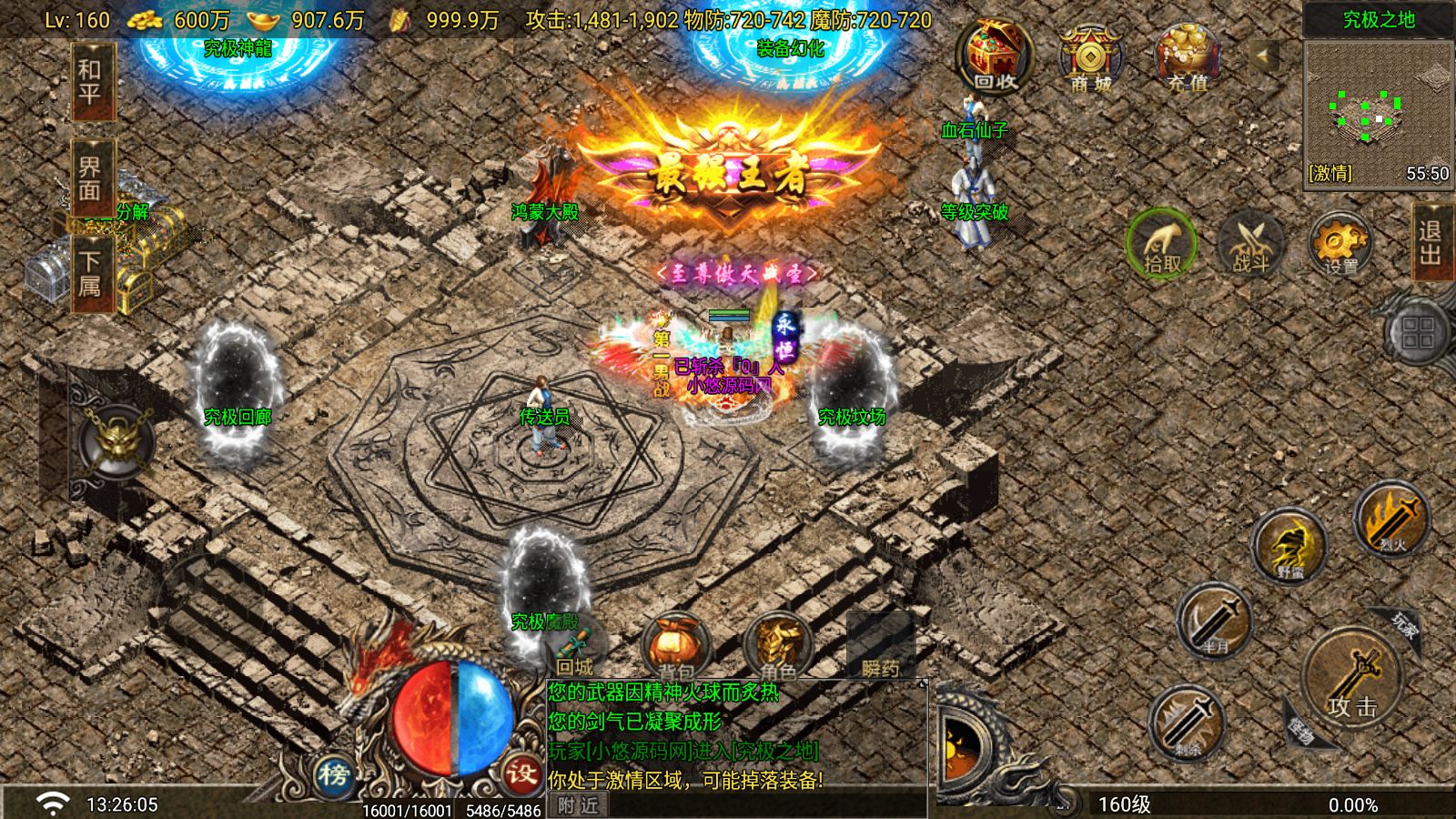The width and height of the screenshot is (1456, 819).
Task: Open the 界面 interface button
Action: pyautogui.click(x=91, y=179)
